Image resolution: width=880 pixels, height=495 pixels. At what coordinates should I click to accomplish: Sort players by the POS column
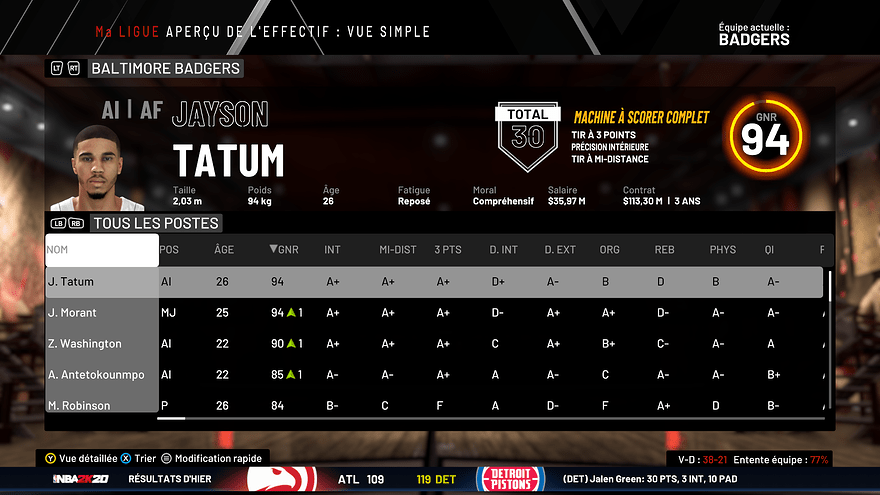170,250
